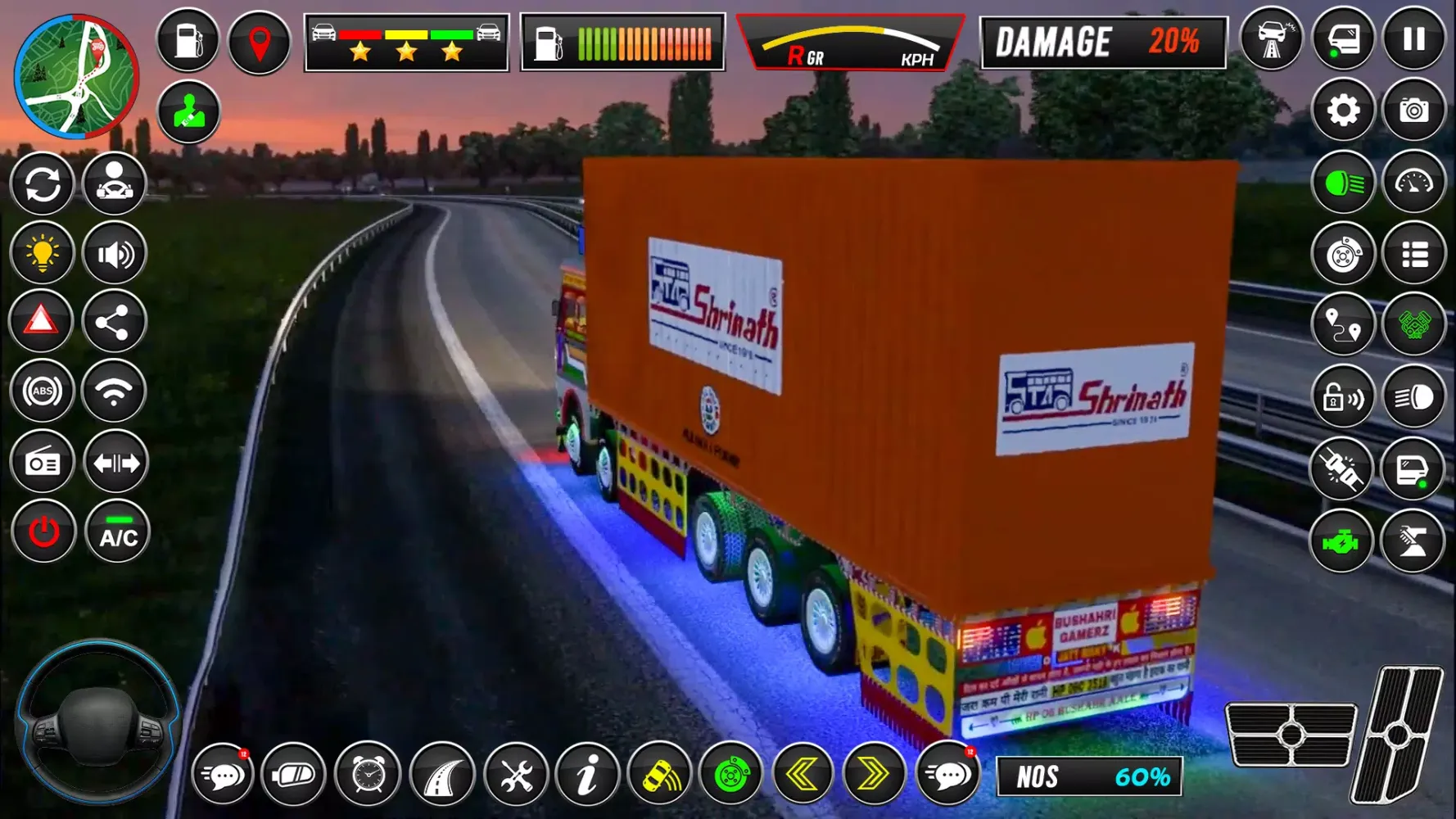Toggle the ABS brake button

coord(43,391)
